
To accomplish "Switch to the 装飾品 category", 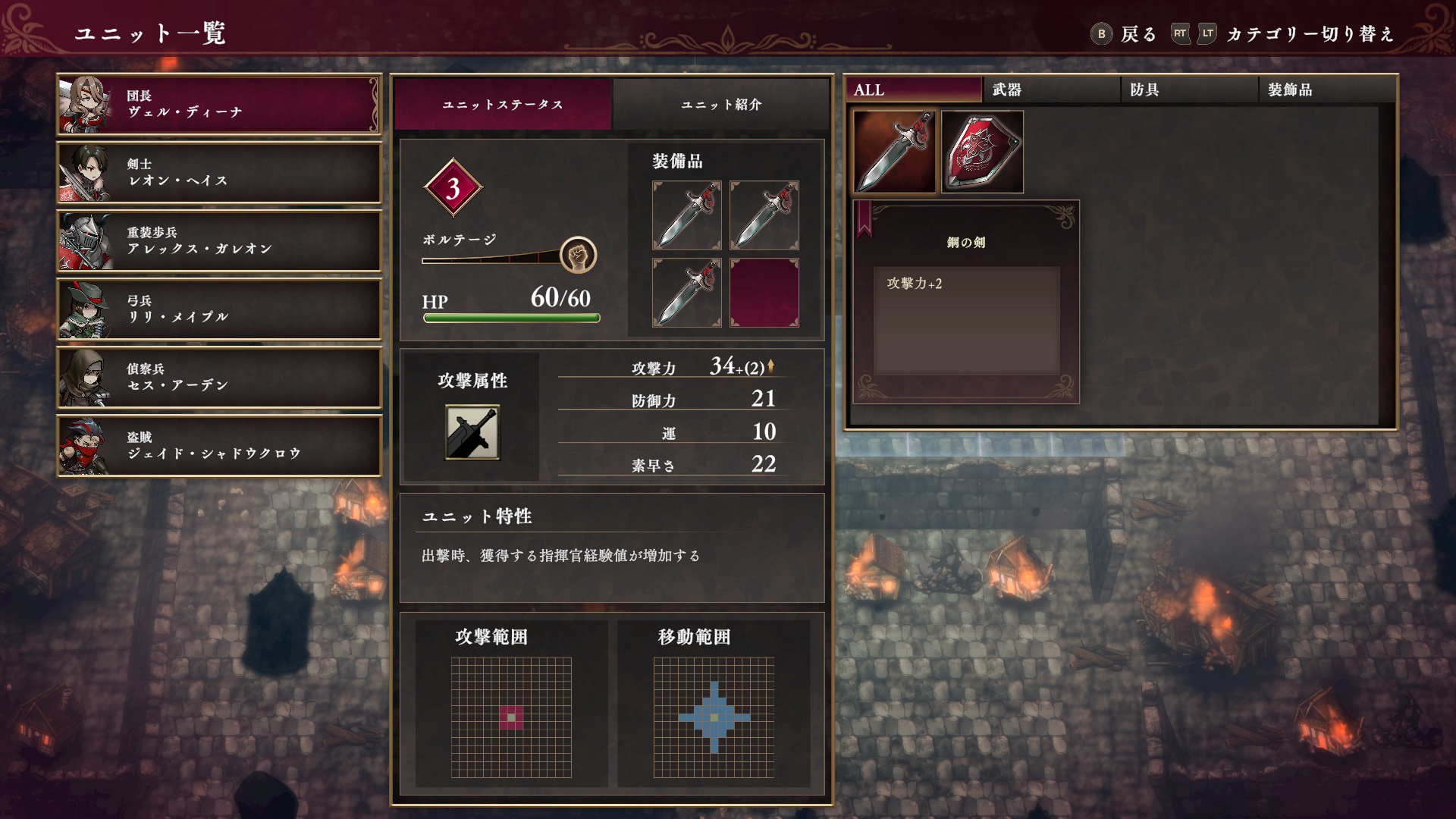I will [1327, 89].
